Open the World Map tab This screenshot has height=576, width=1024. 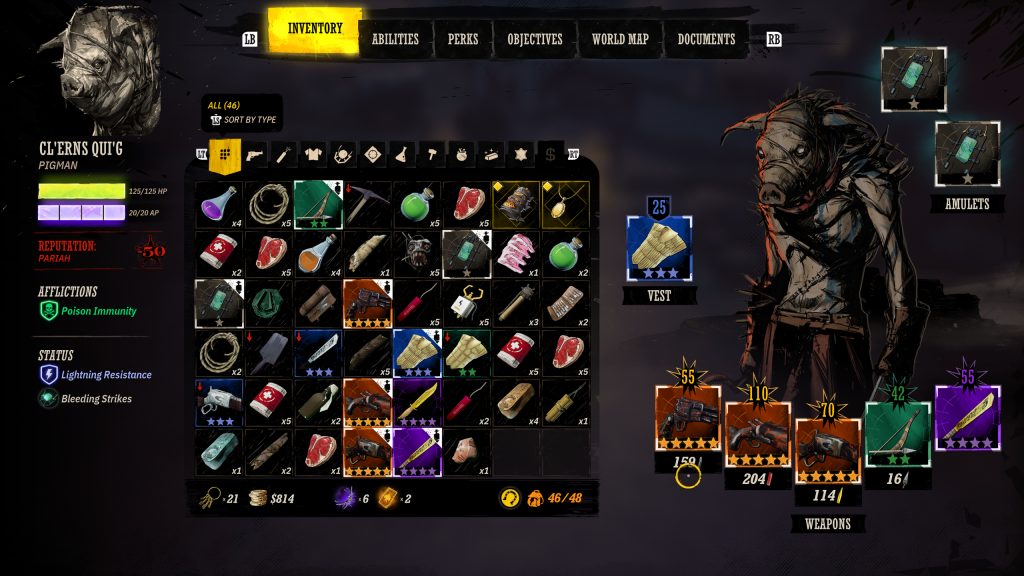pos(620,40)
